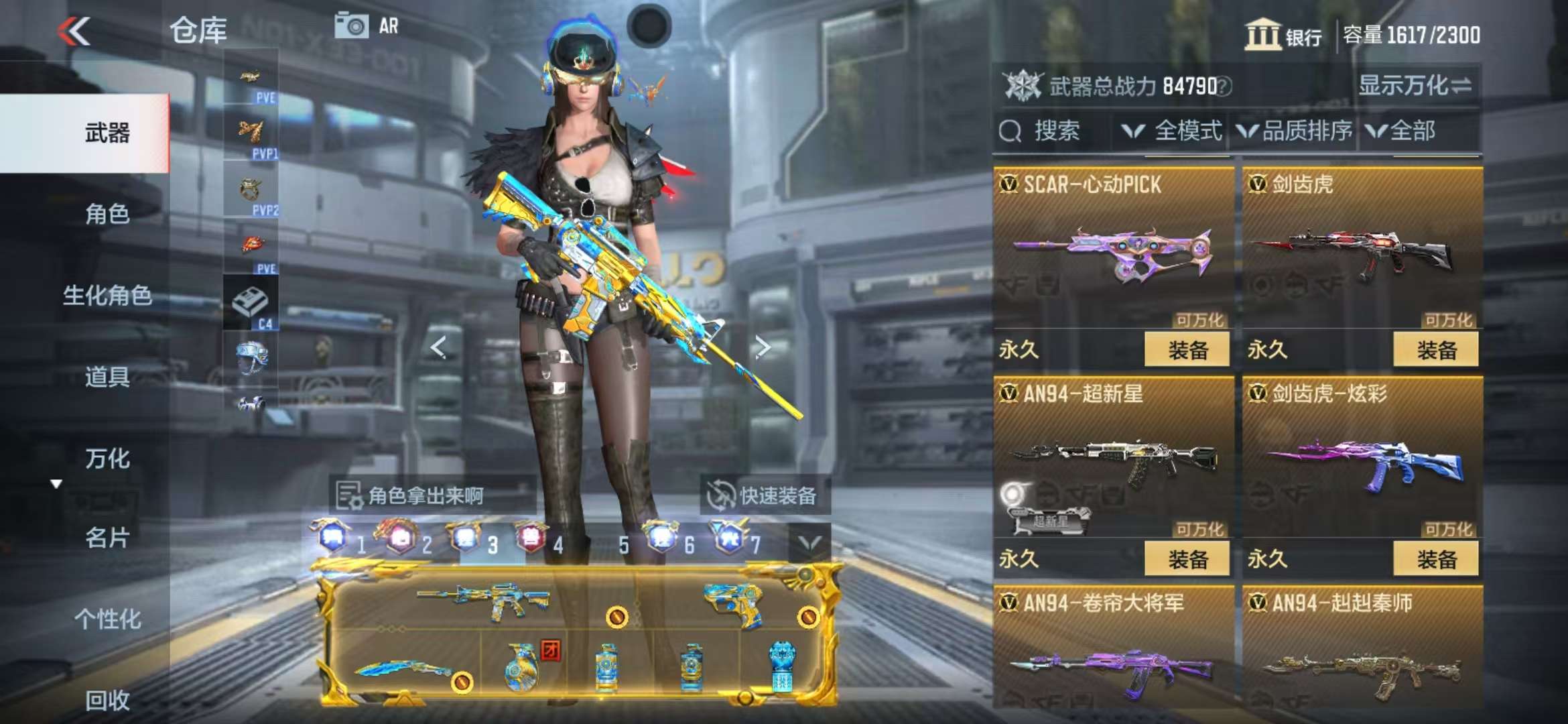Go back with the red arrow button
1568x724 pixels.
pyautogui.click(x=74, y=31)
